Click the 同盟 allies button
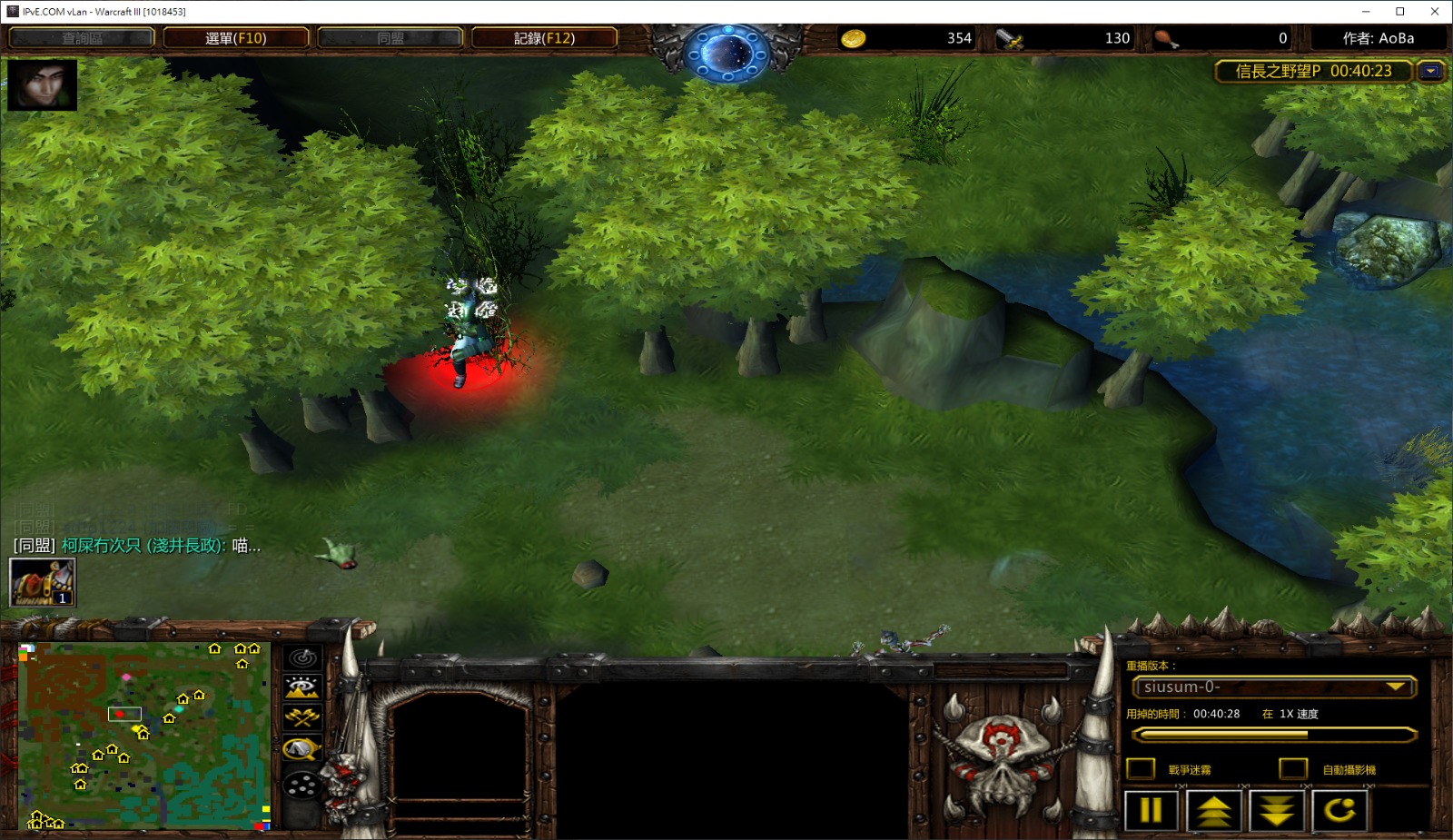The image size is (1453, 840). (x=390, y=38)
